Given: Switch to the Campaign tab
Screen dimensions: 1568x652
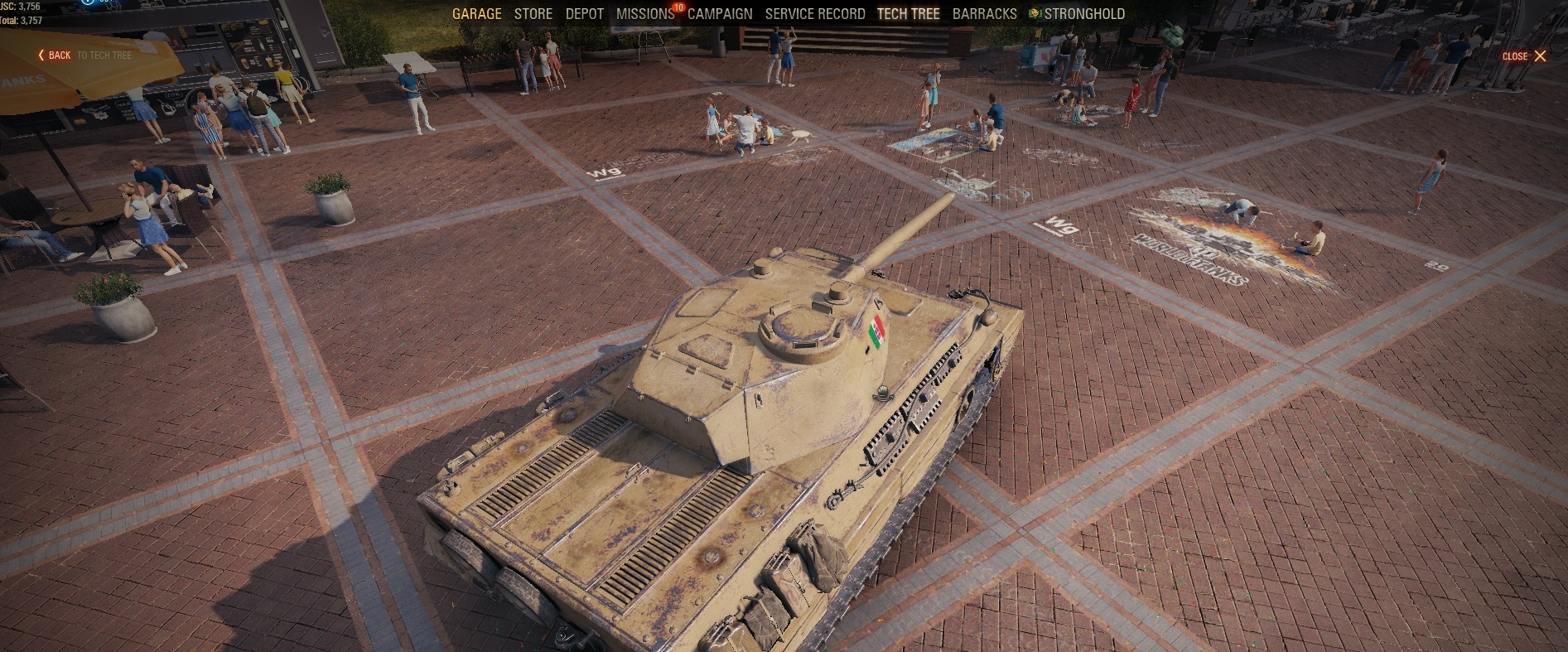Looking at the screenshot, I should pyautogui.click(x=720, y=14).
